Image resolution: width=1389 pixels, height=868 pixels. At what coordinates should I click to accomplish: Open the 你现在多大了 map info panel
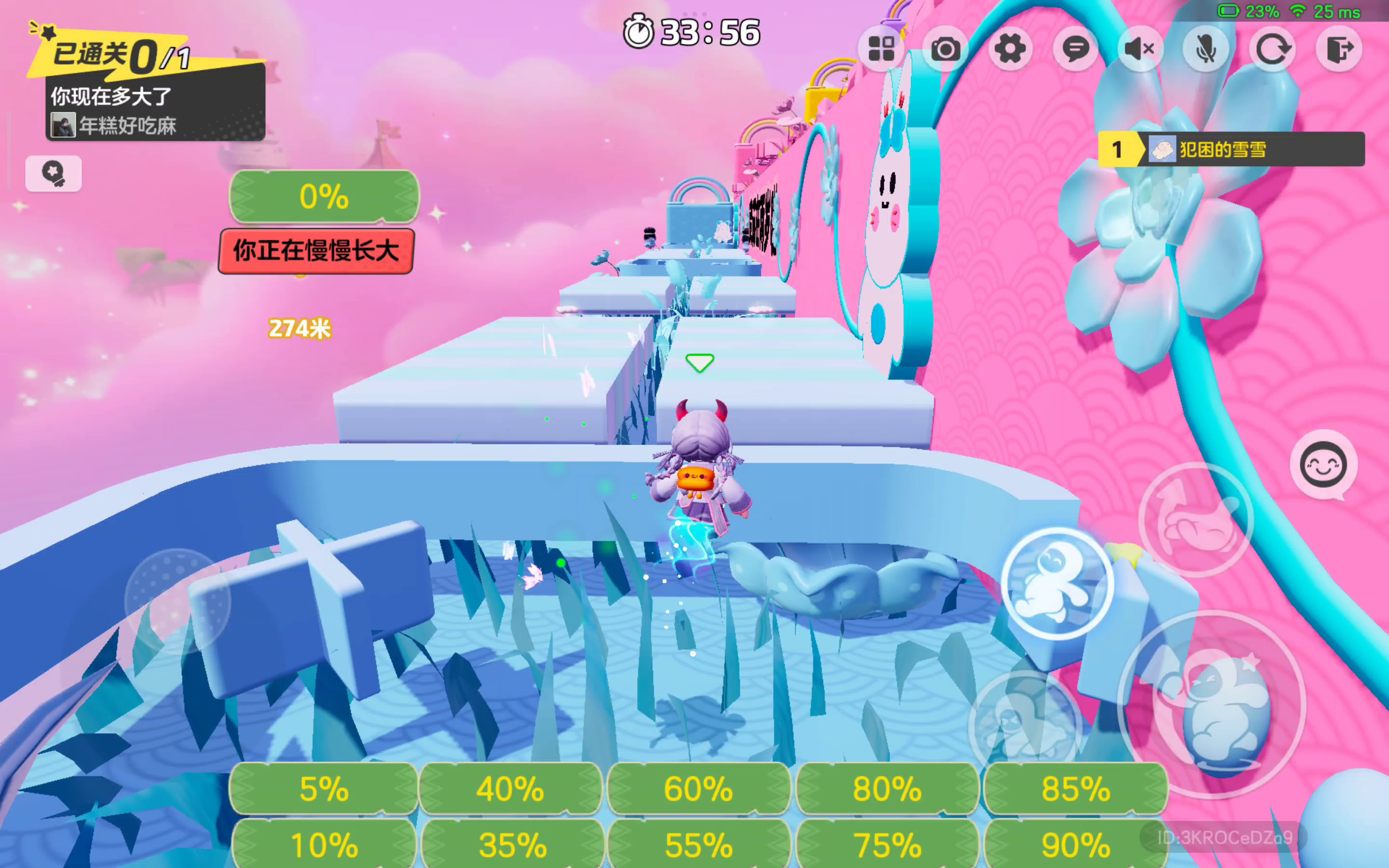pyautogui.click(x=155, y=109)
